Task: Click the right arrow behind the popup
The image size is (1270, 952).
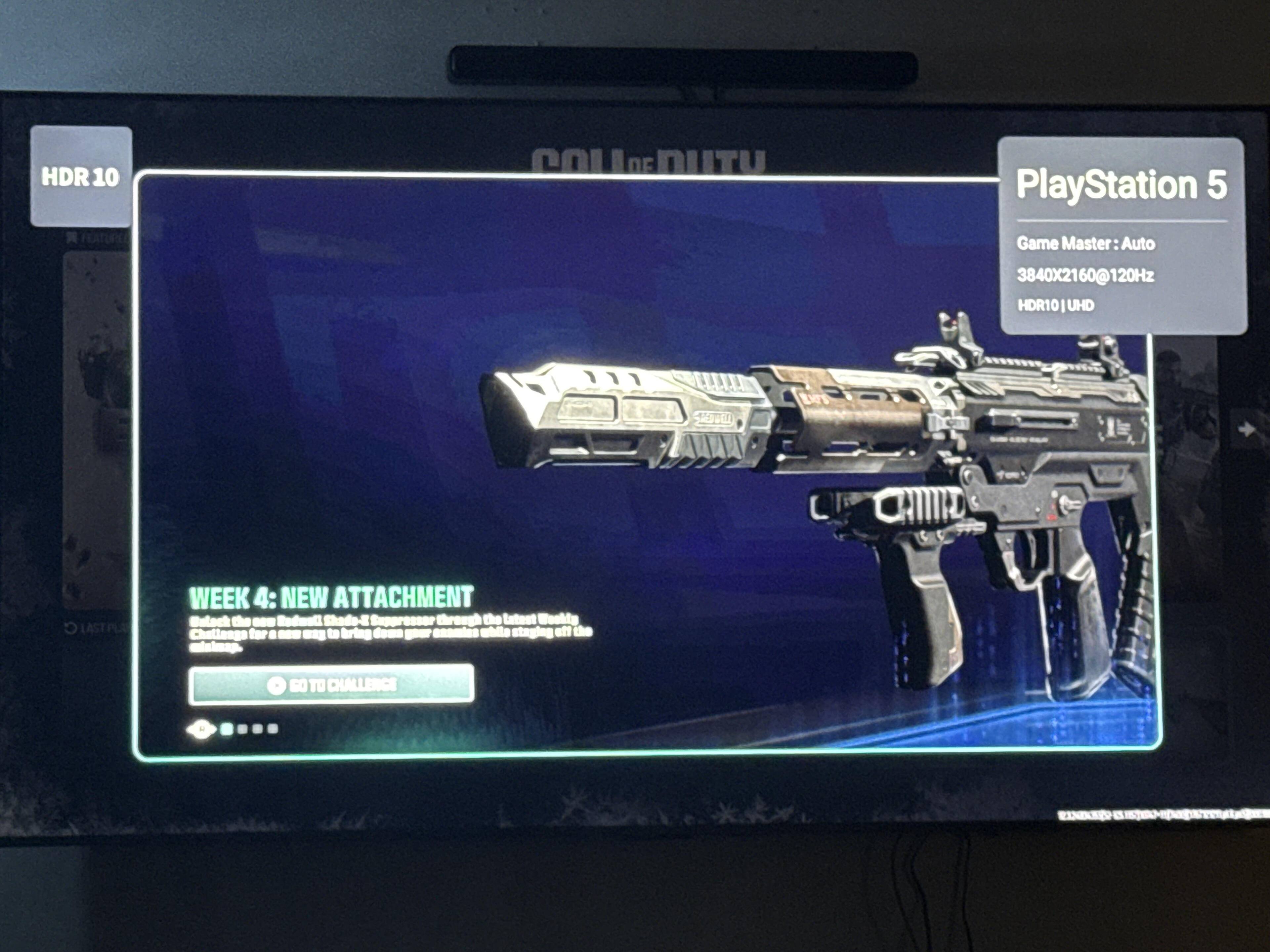Action: [1247, 429]
